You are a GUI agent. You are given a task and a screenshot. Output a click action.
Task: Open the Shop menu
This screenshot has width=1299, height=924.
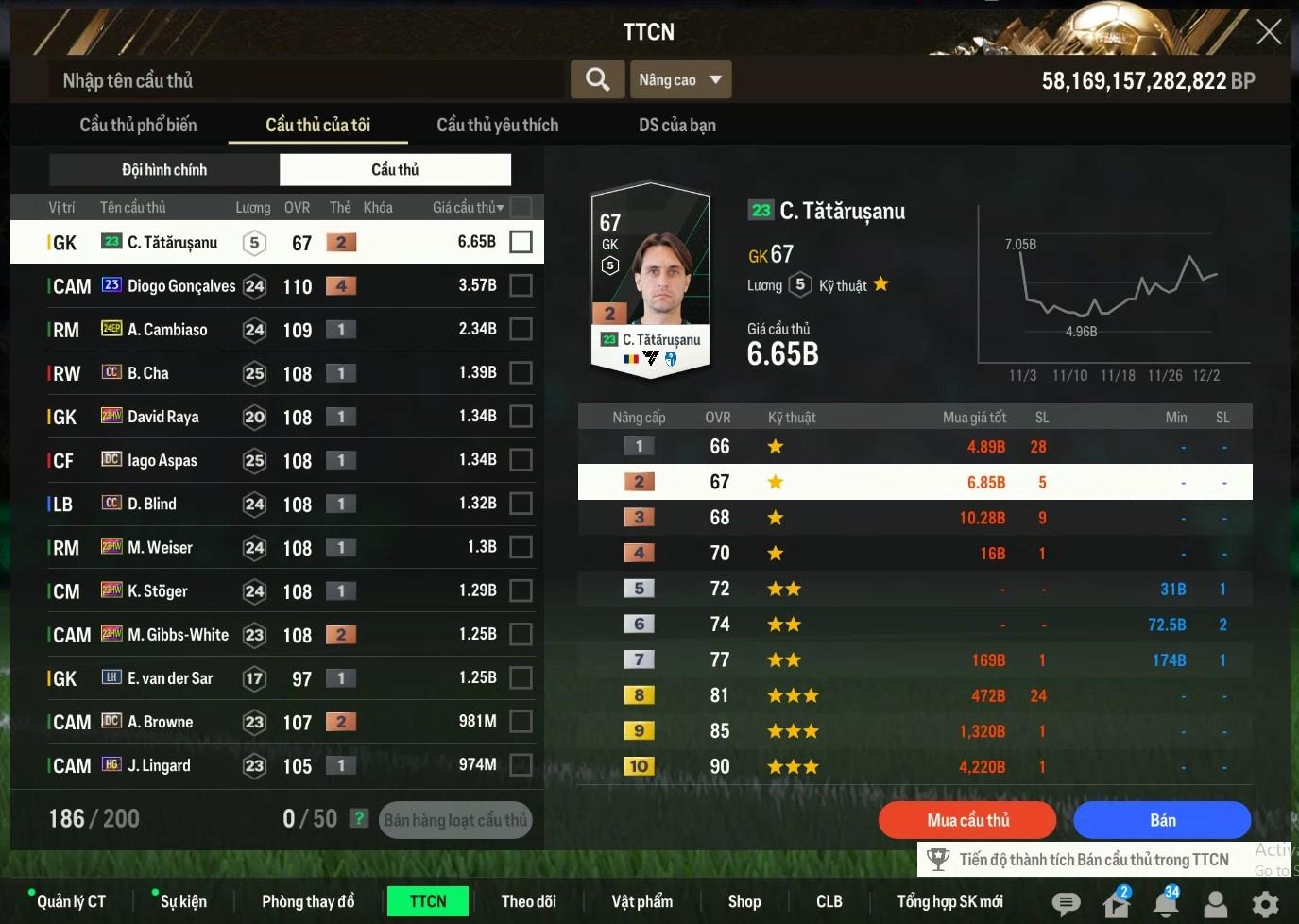click(744, 901)
